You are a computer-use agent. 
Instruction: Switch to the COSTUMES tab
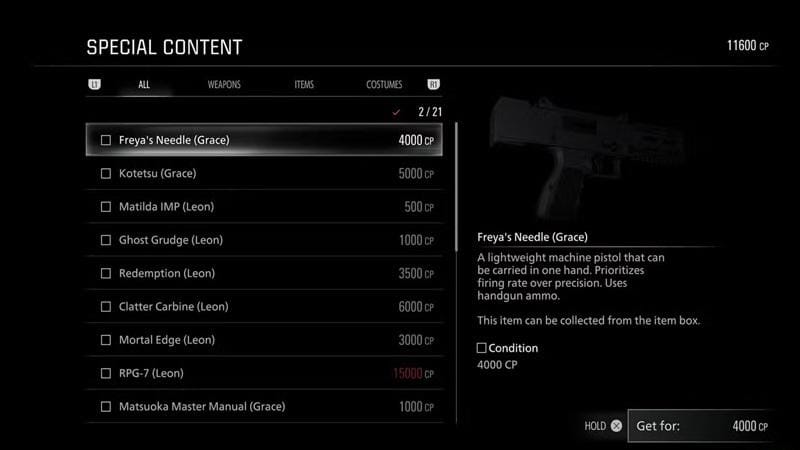[384, 85]
